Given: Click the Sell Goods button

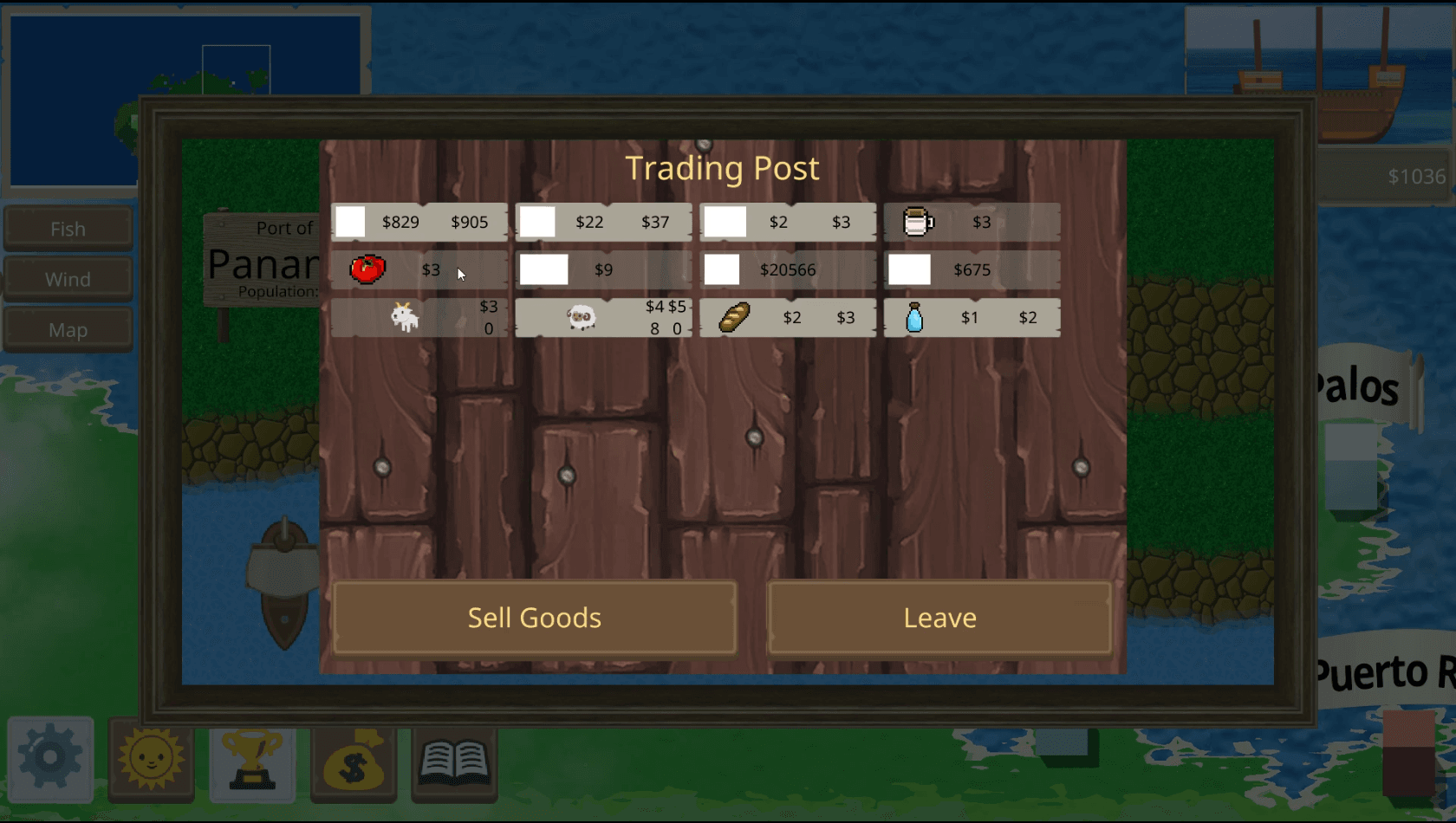Looking at the screenshot, I should [x=535, y=618].
